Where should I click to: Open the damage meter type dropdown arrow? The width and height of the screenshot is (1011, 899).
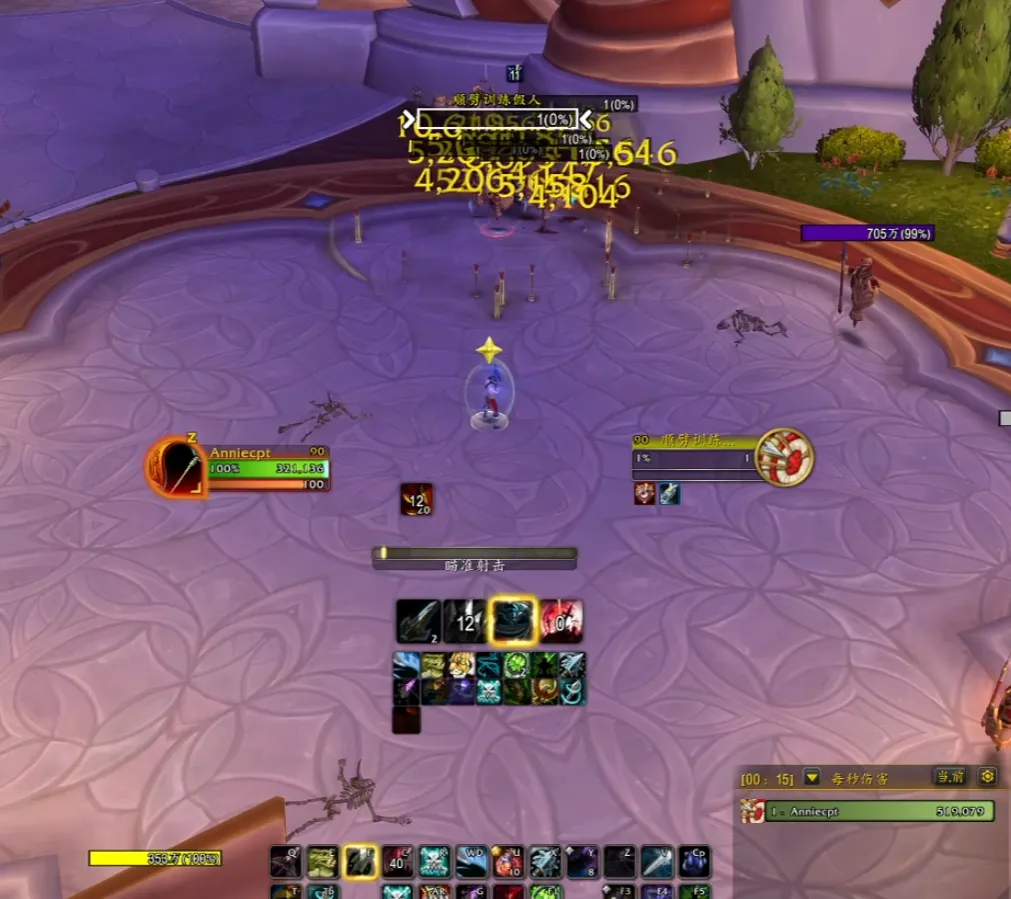812,777
